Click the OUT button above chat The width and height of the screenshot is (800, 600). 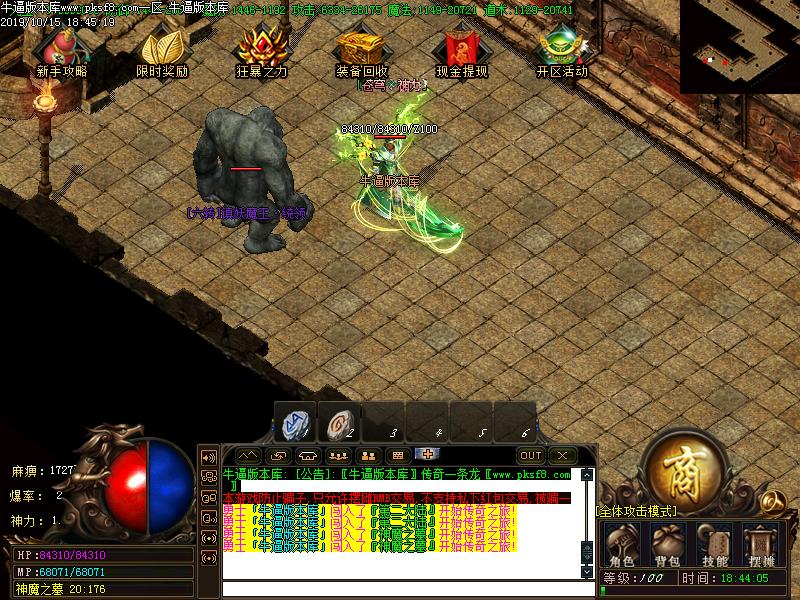coord(530,455)
